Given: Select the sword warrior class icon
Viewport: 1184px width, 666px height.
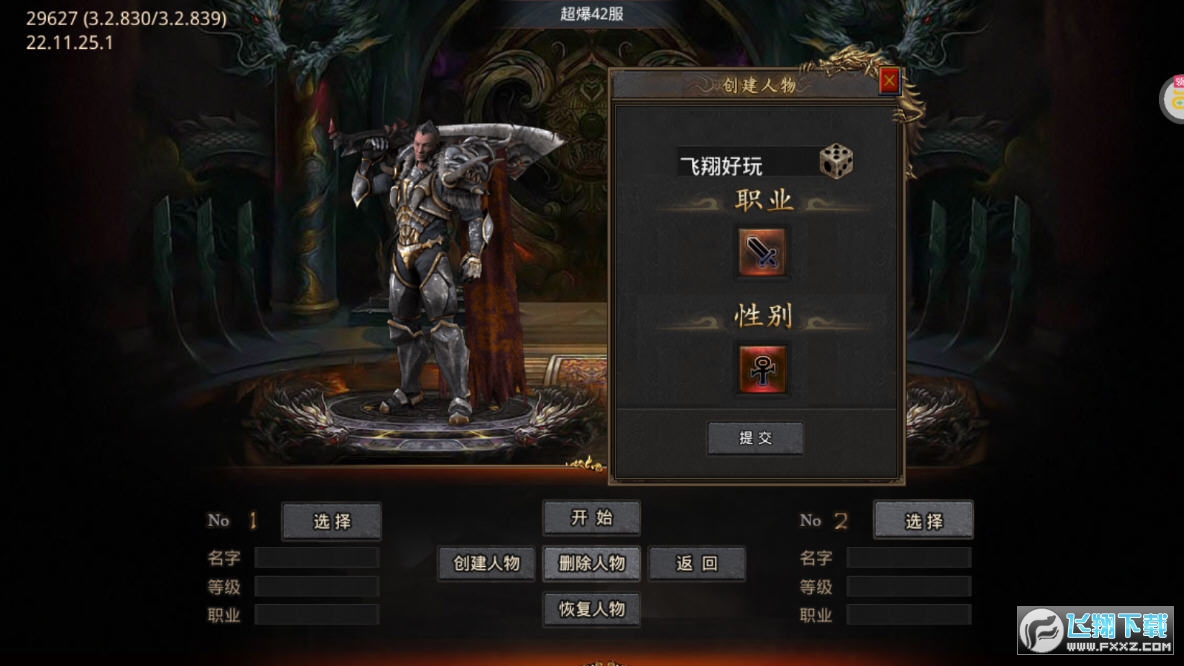Looking at the screenshot, I should (763, 252).
